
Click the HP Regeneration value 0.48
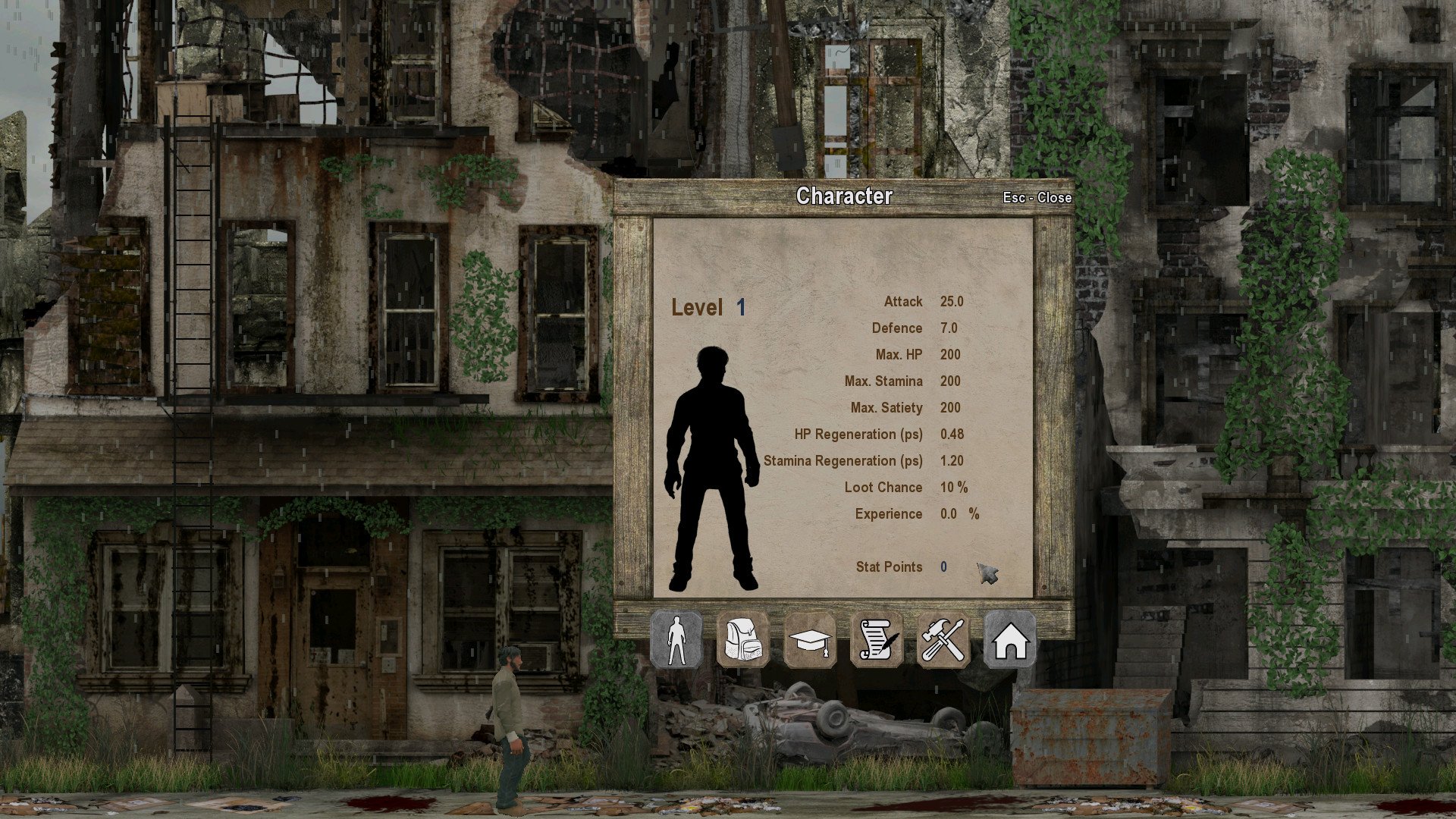click(x=952, y=434)
